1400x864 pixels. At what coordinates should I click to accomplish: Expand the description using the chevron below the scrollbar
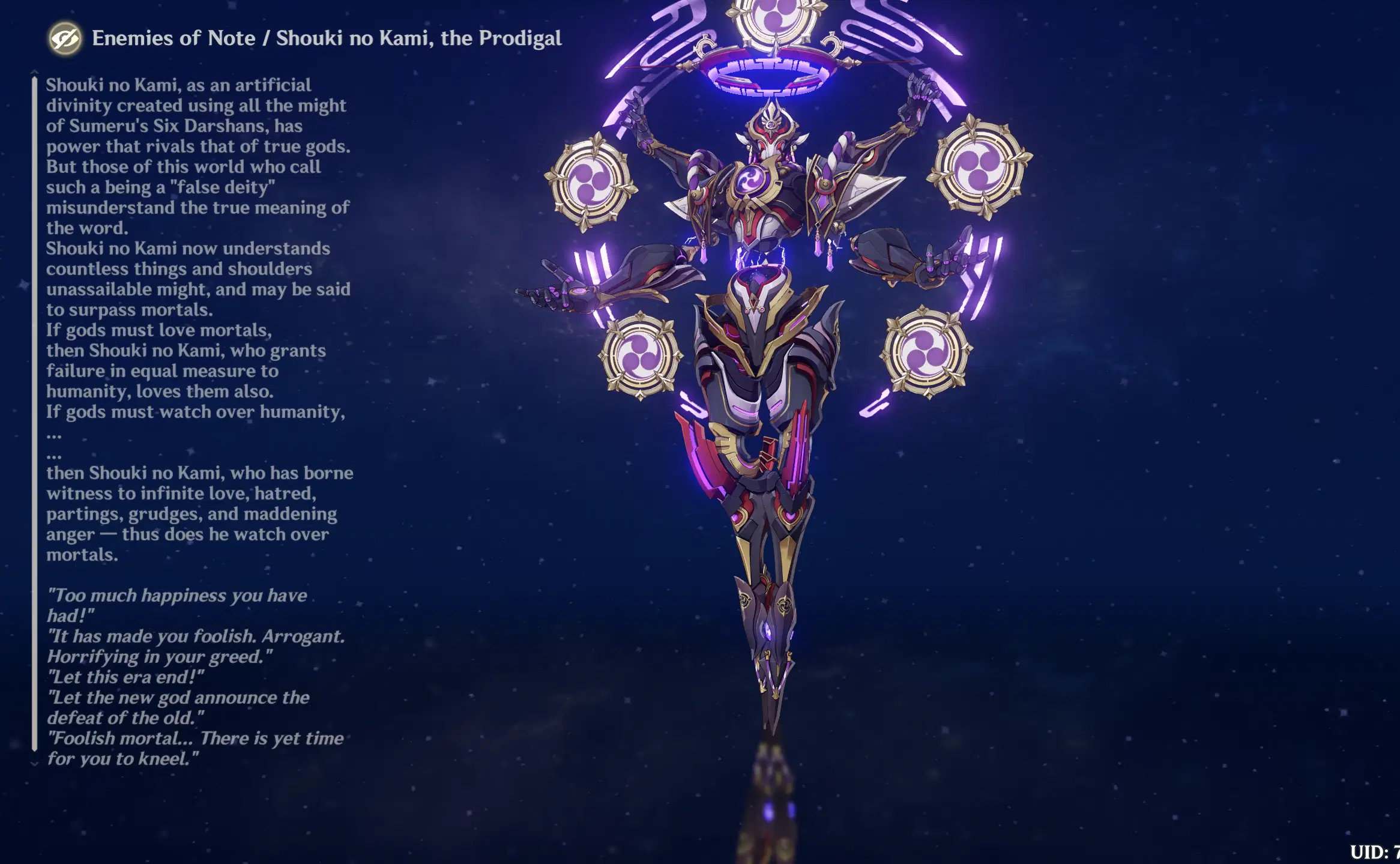34,764
